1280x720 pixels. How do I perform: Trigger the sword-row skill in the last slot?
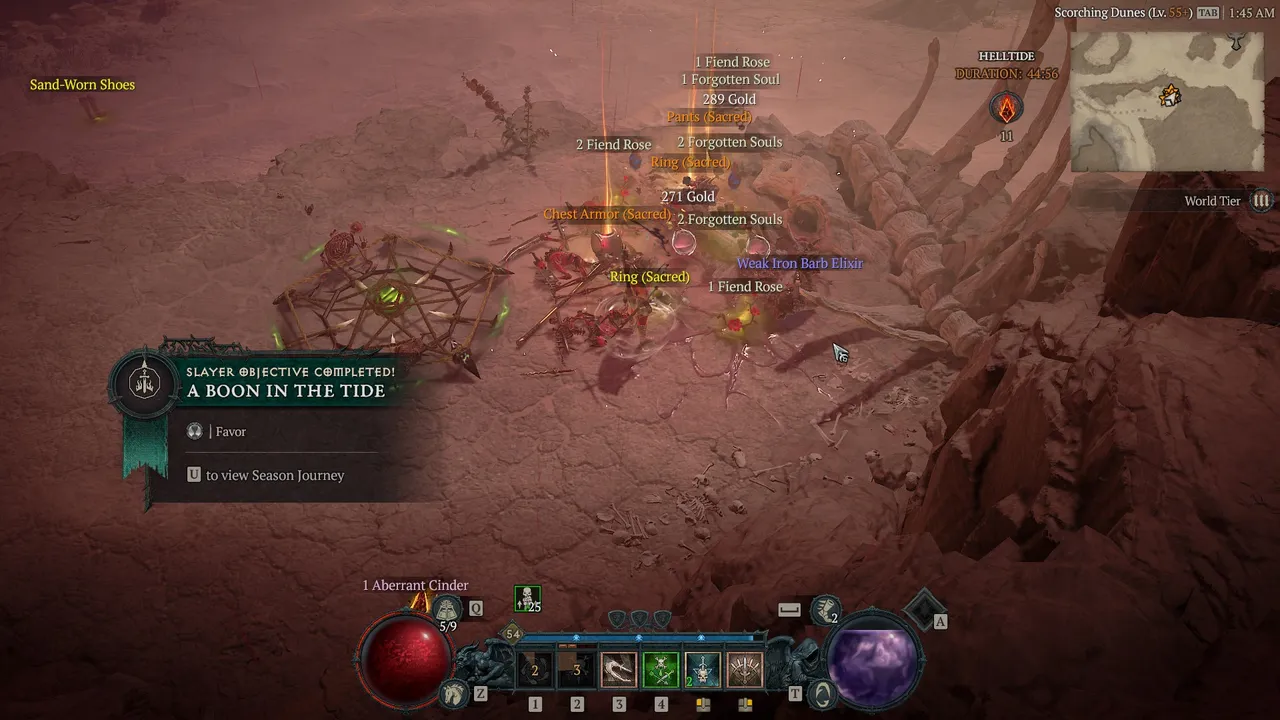coord(744,671)
